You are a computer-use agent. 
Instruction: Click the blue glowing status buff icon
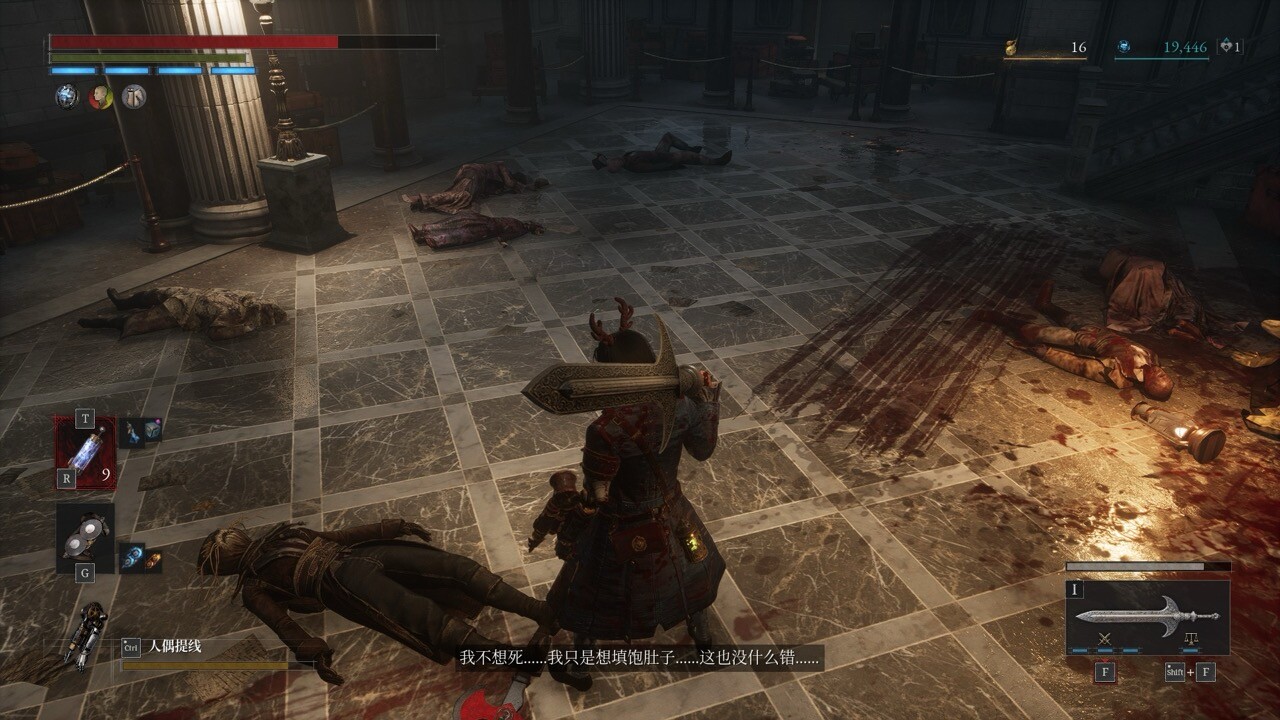click(x=67, y=96)
